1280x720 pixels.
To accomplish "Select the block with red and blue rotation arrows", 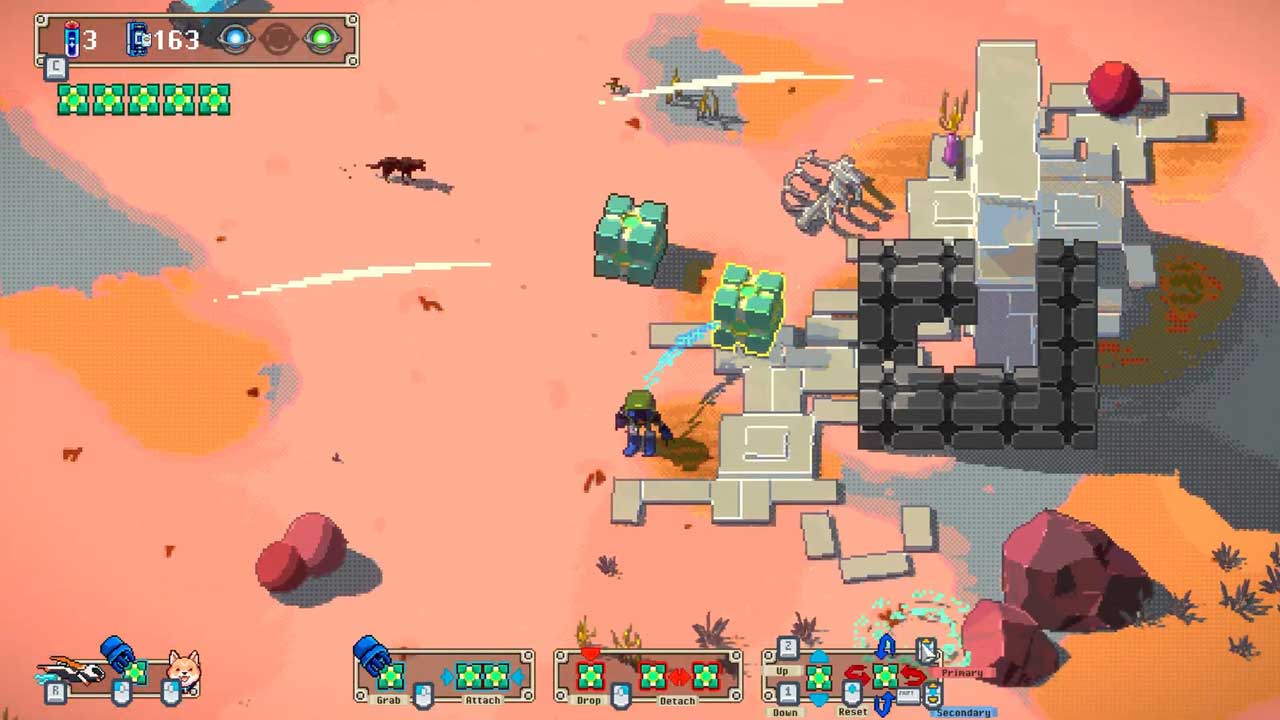I will tap(884, 677).
